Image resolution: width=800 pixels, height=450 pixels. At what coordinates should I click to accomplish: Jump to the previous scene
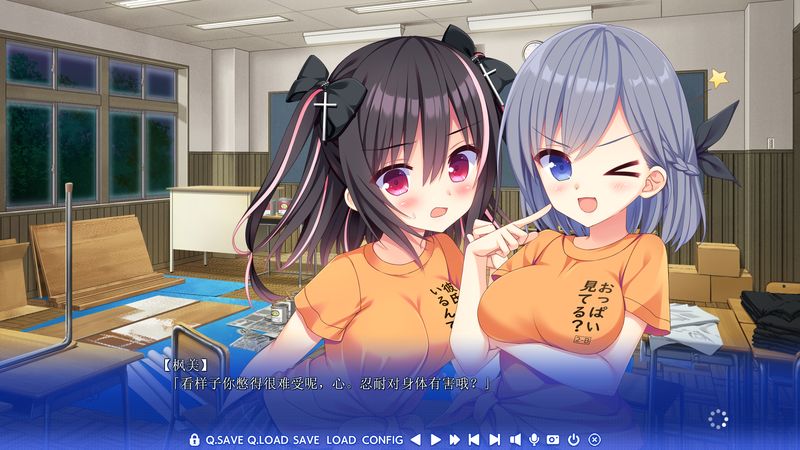[x=475, y=439]
